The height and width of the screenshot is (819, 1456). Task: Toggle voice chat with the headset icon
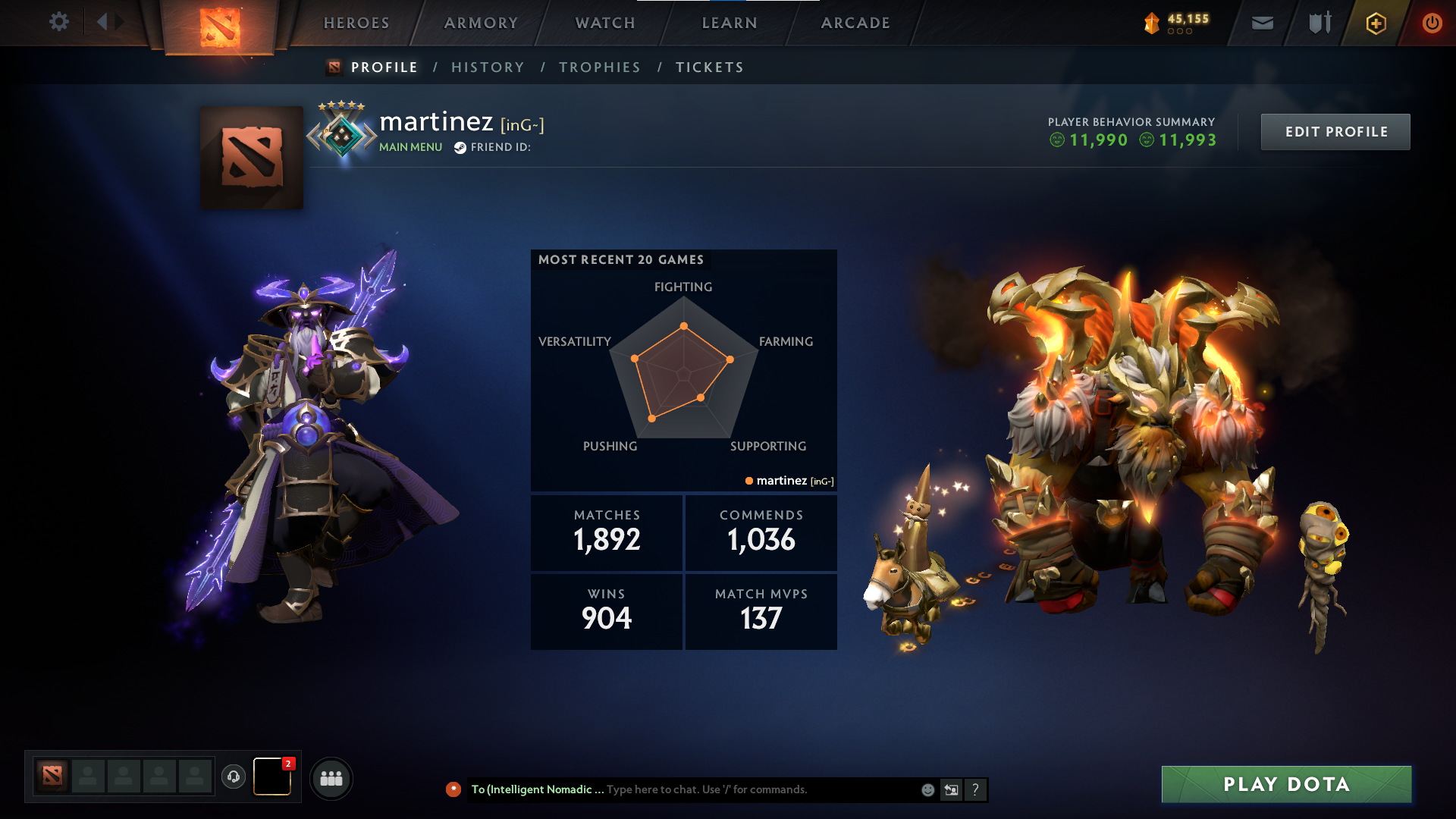pos(234,777)
